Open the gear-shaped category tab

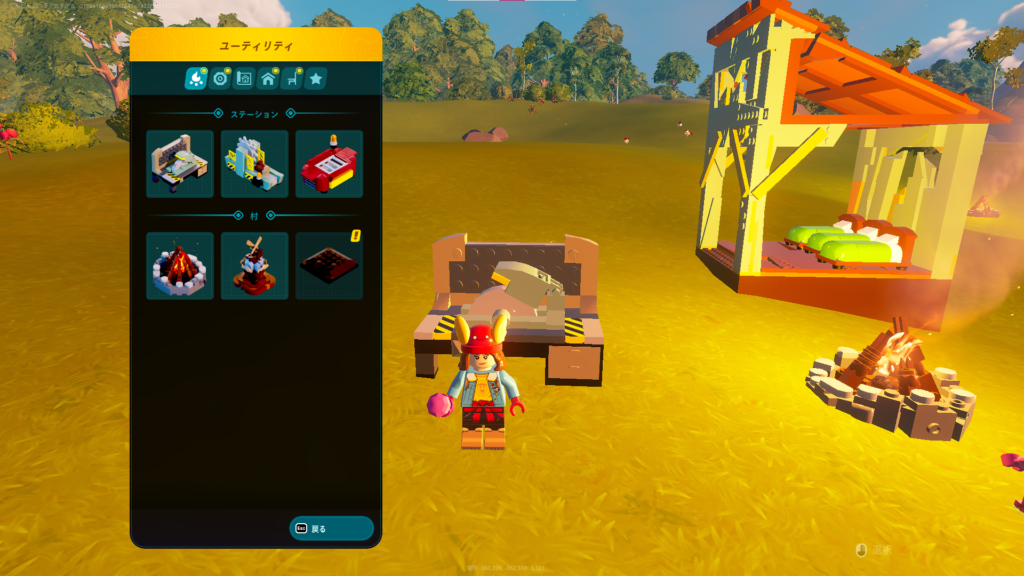pyautogui.click(x=220, y=78)
